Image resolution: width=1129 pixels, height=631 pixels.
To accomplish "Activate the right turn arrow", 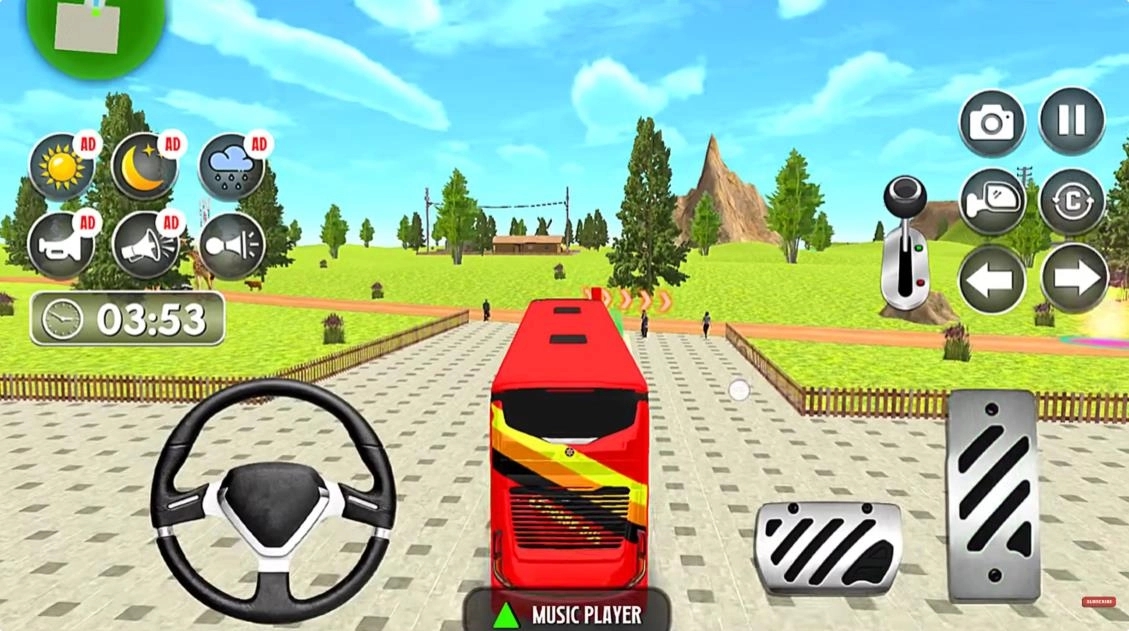I will (x=1074, y=279).
